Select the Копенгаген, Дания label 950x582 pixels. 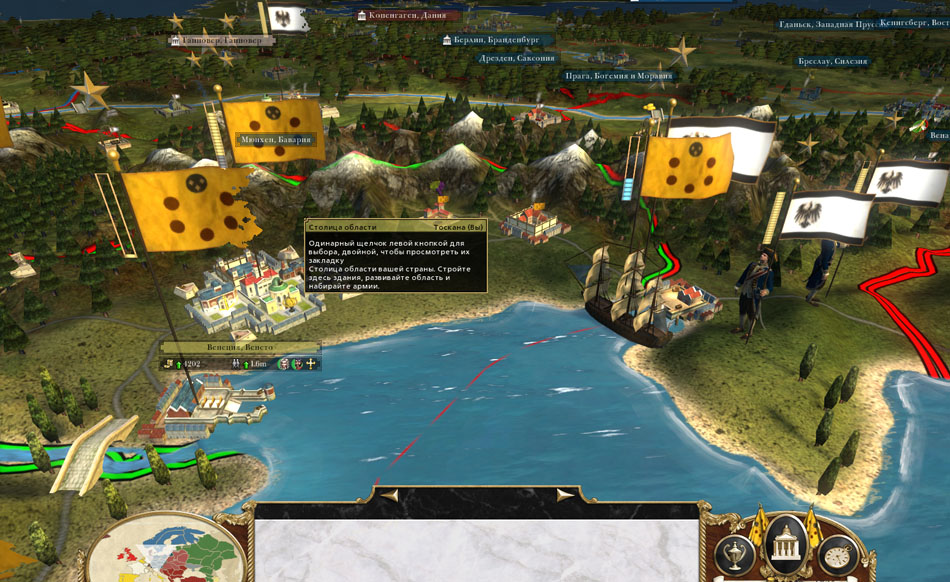click(x=408, y=16)
